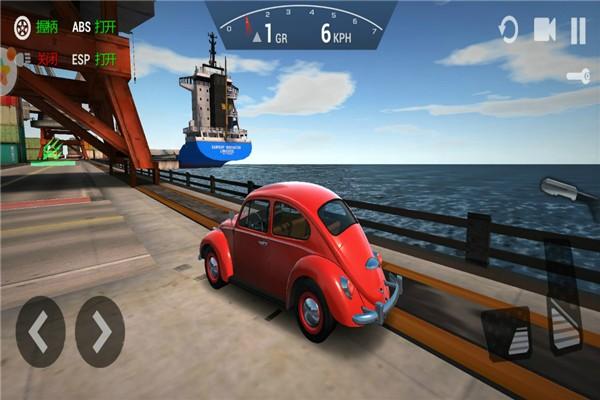The height and width of the screenshot is (400, 600).
Task: Pause the game
Action: [578, 30]
